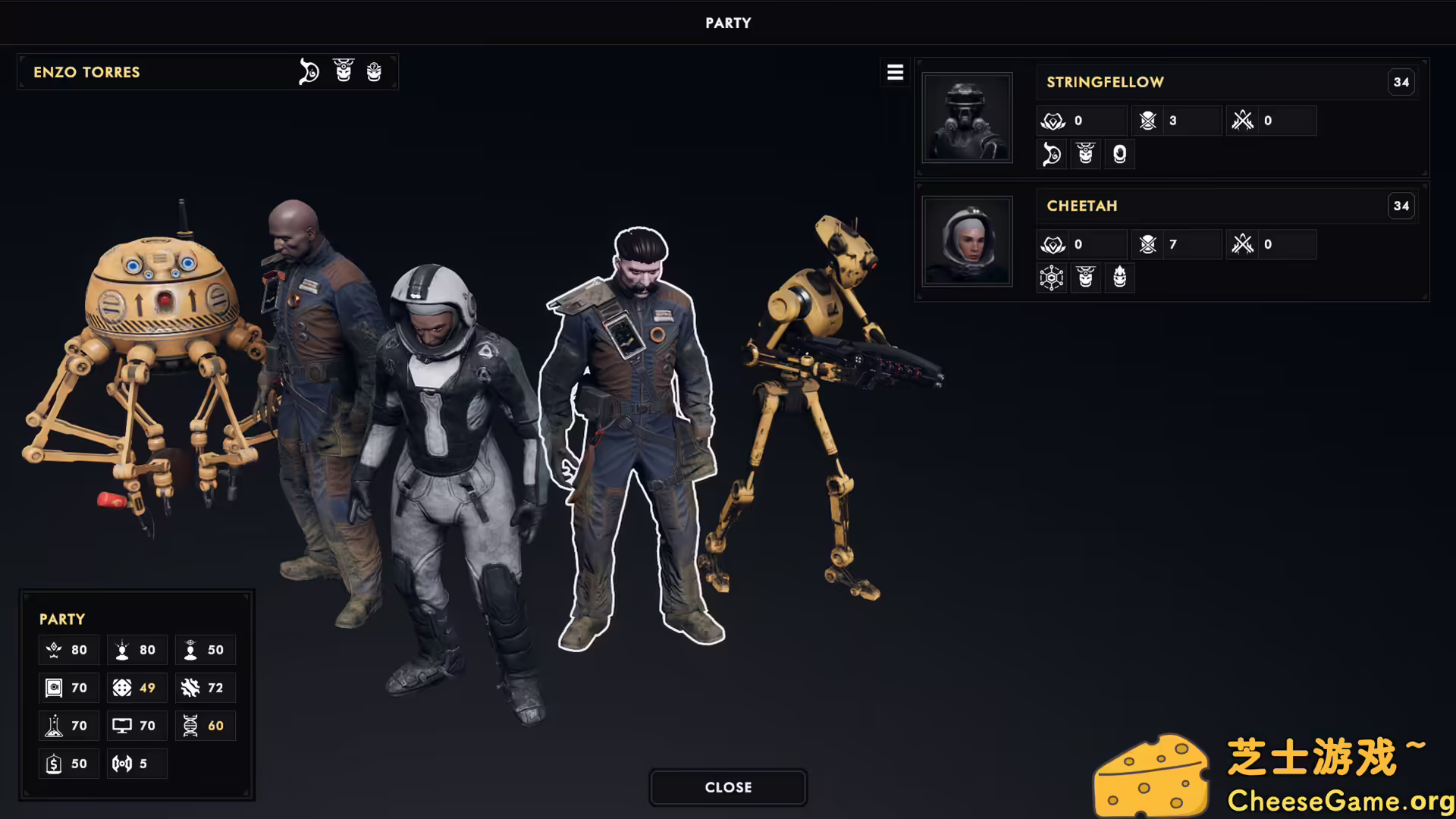The image size is (1456, 819).
Task: Toggle the mask status icon under Cheetah
Action: [x=1085, y=278]
